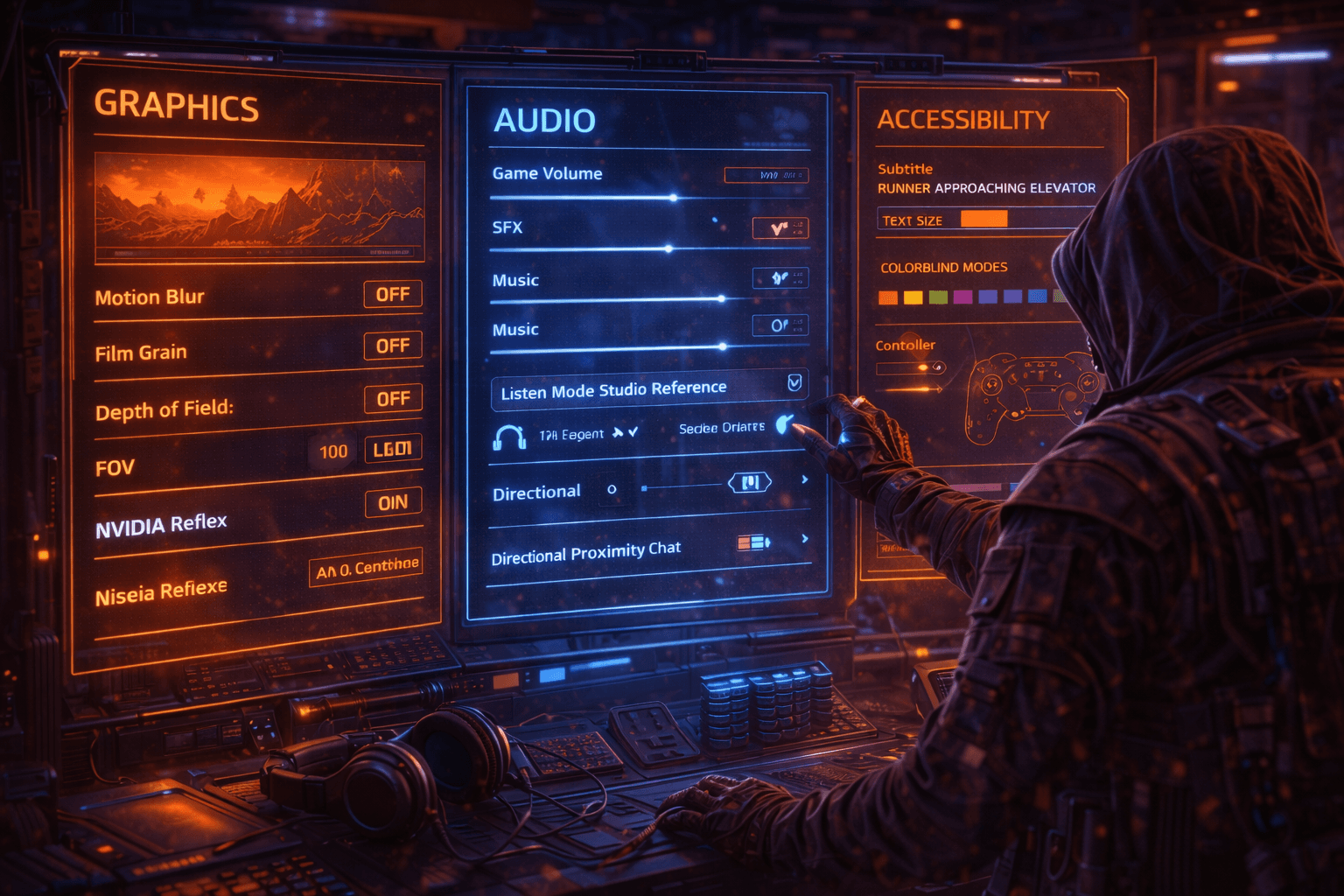Image resolution: width=1344 pixels, height=896 pixels.
Task: Open the Niseia Reflexe option dropdown
Action: pyautogui.click(x=367, y=568)
